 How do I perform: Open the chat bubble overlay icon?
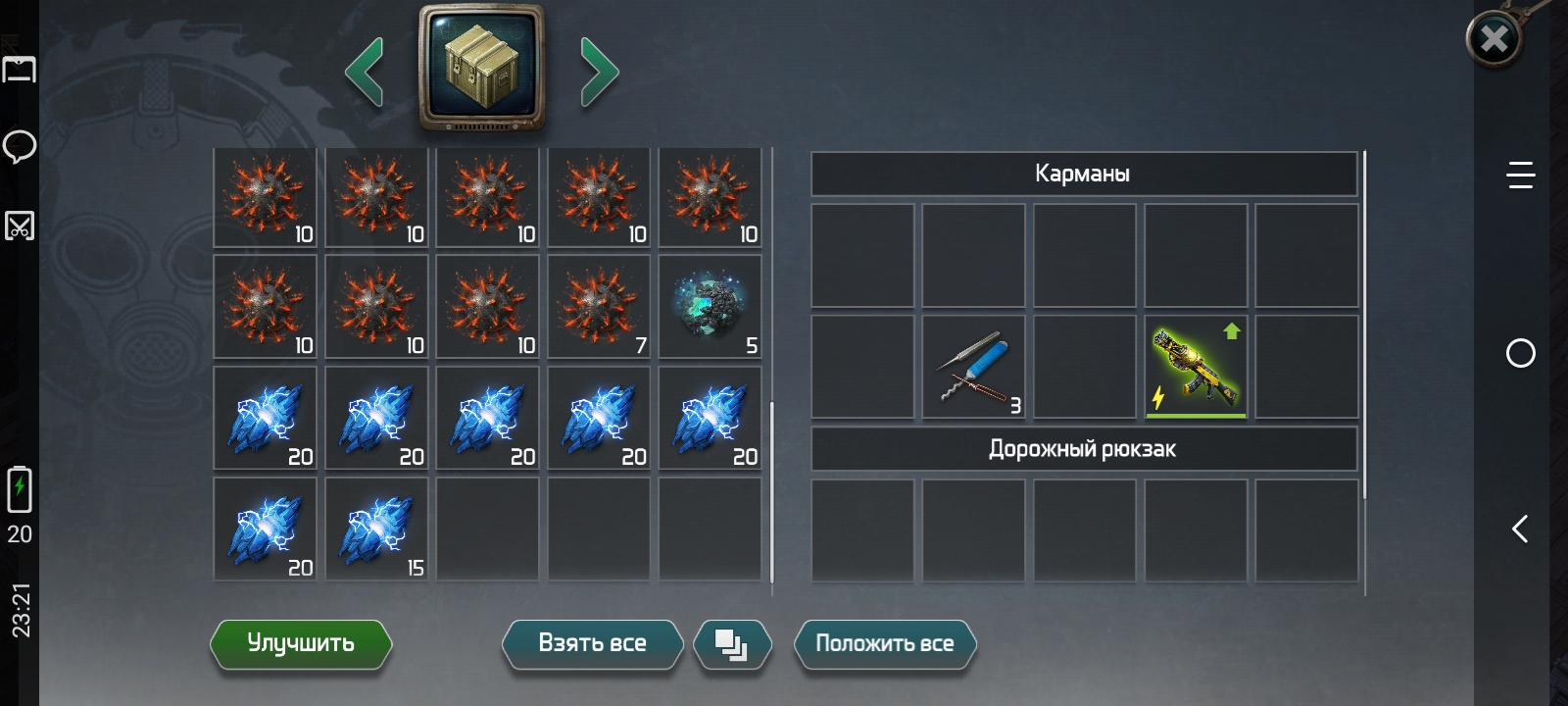coord(20,147)
